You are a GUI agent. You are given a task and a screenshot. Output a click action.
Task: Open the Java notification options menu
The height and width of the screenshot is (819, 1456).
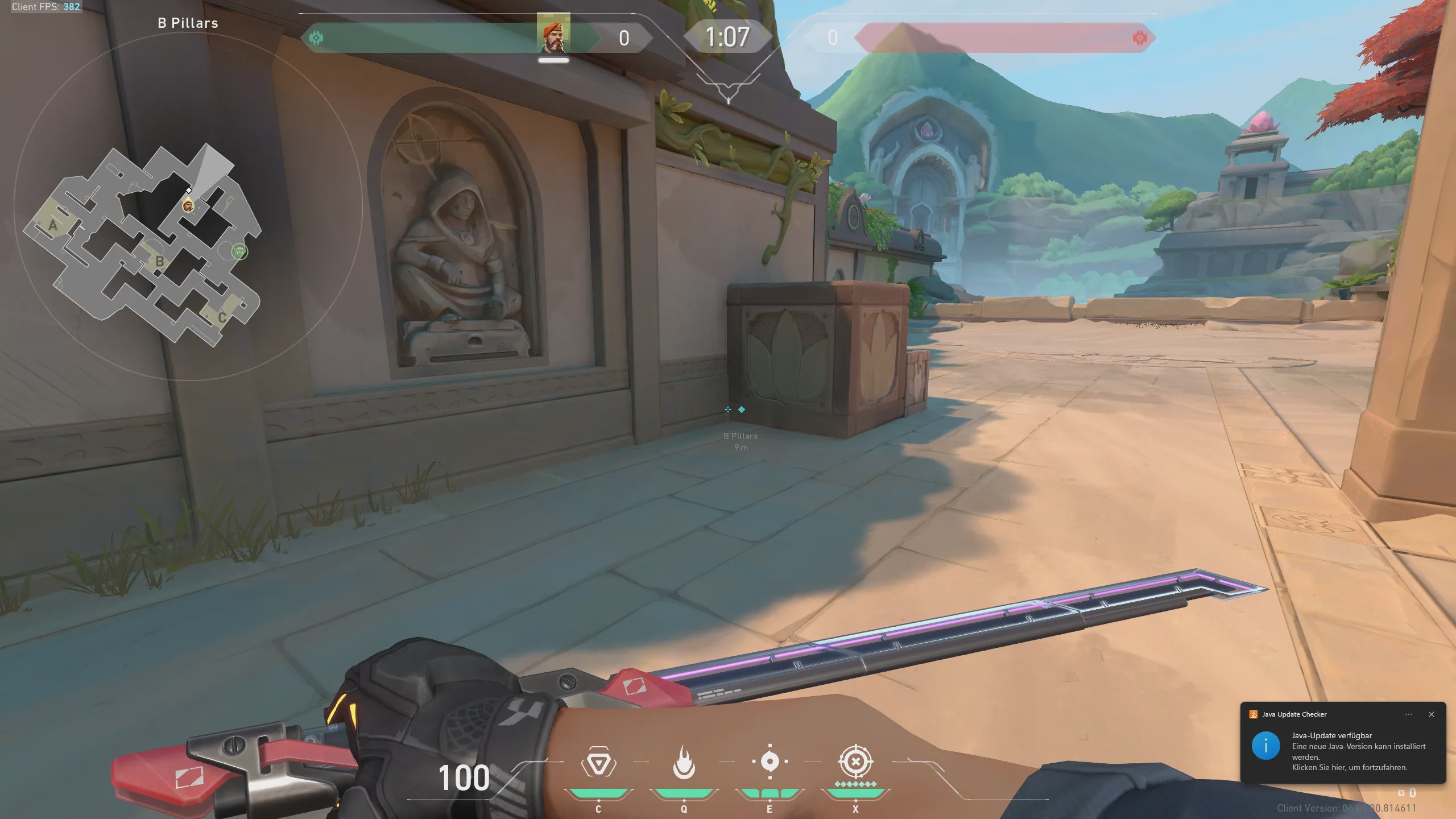coord(1409,714)
